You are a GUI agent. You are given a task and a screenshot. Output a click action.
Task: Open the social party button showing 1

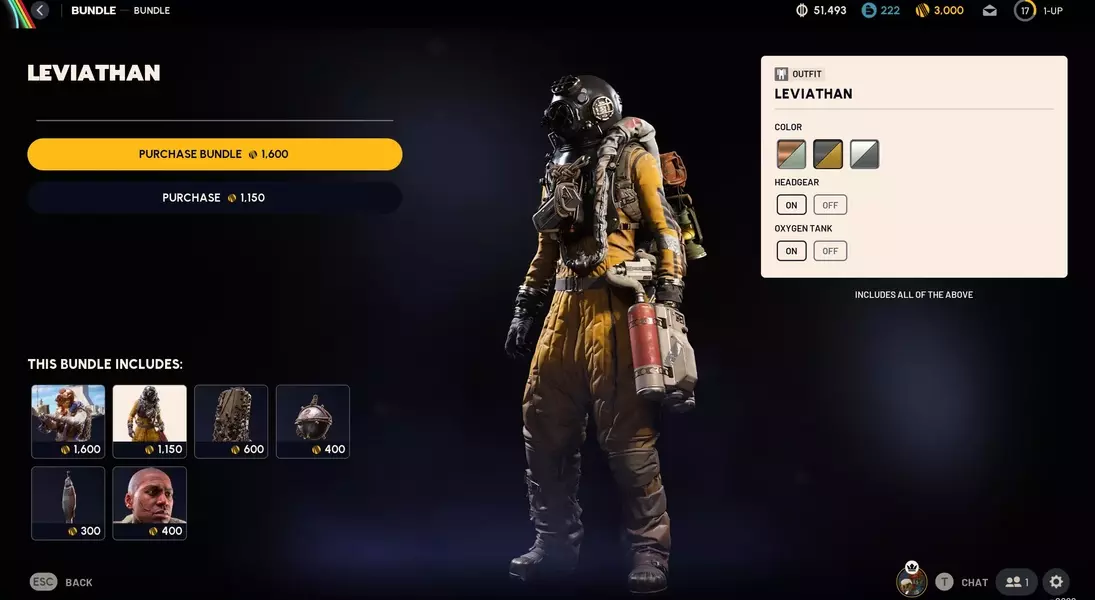(1016, 582)
